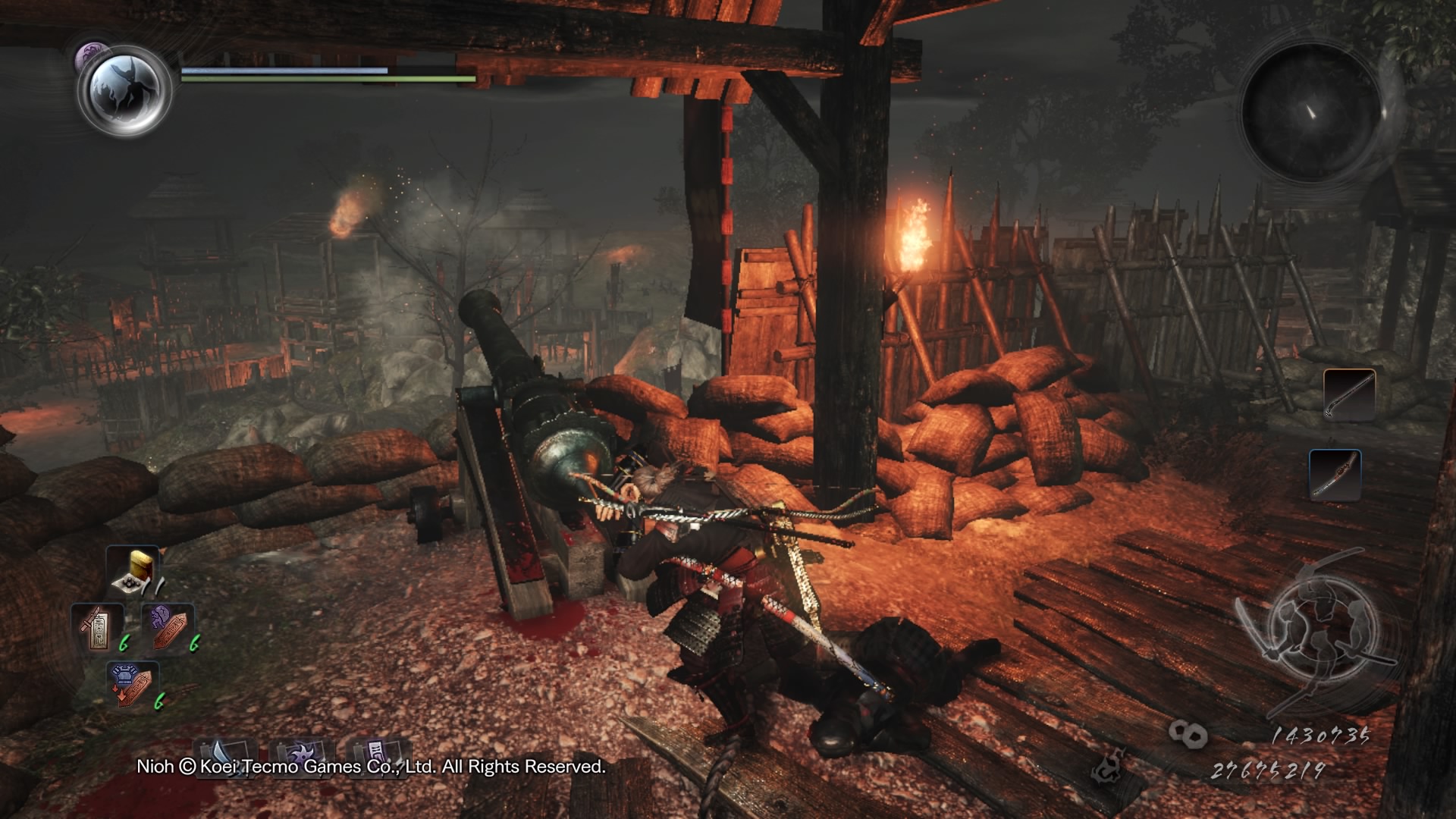Choose the blue armor-down talisman slot
The width and height of the screenshot is (1456, 819).
(x=133, y=684)
